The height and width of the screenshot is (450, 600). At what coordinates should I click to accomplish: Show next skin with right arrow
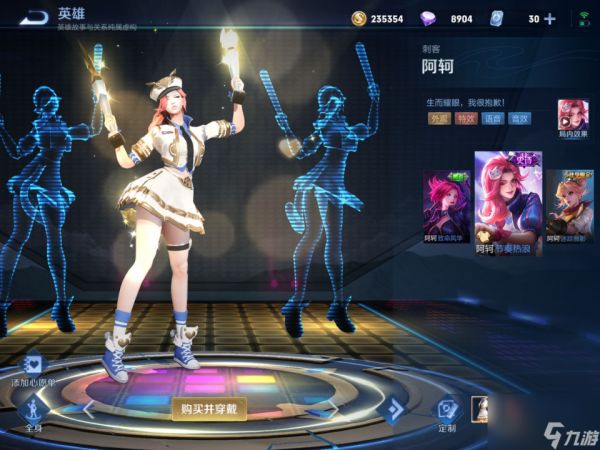pos(395,408)
